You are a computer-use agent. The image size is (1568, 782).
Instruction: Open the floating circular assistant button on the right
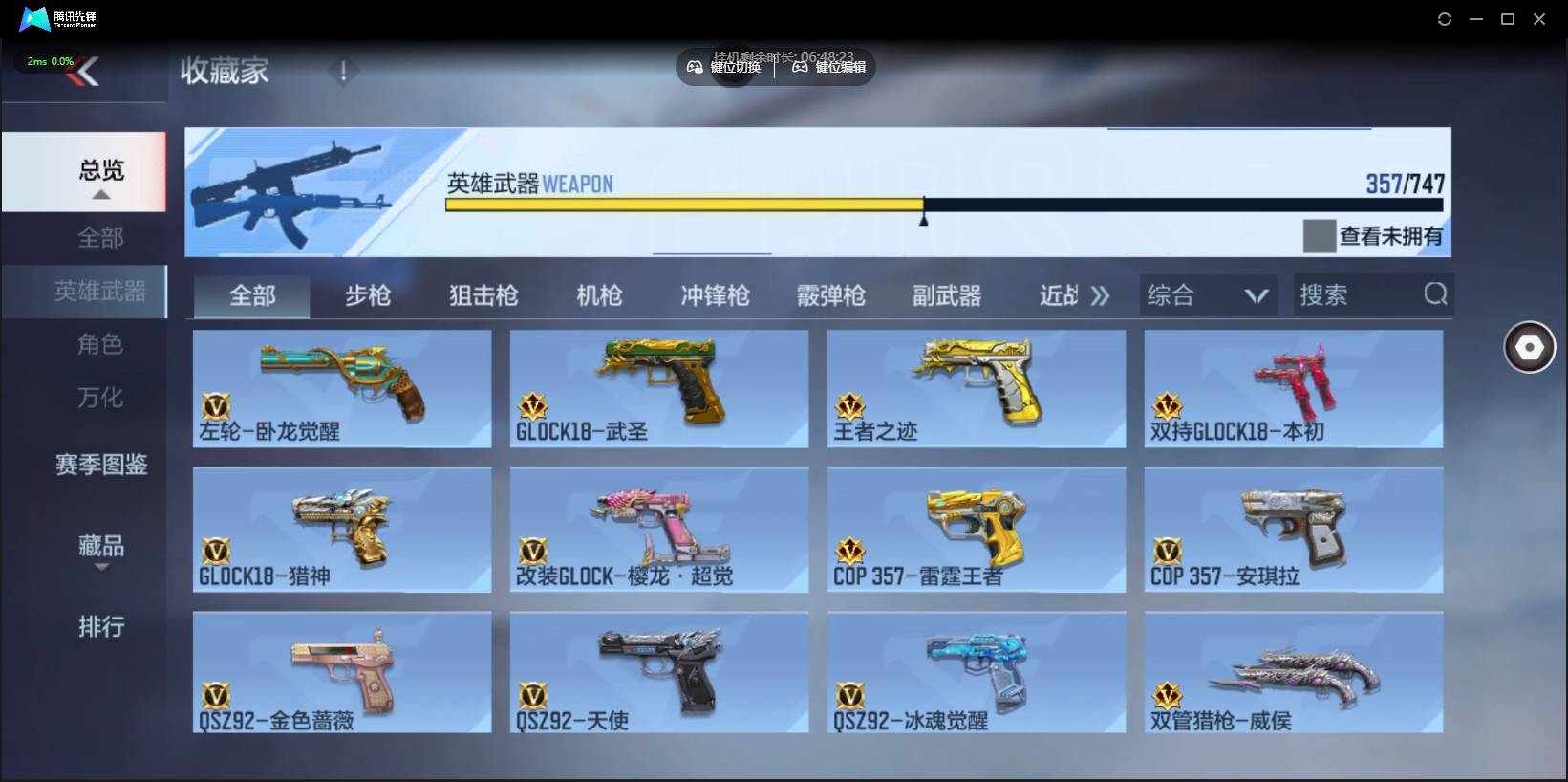point(1529,347)
